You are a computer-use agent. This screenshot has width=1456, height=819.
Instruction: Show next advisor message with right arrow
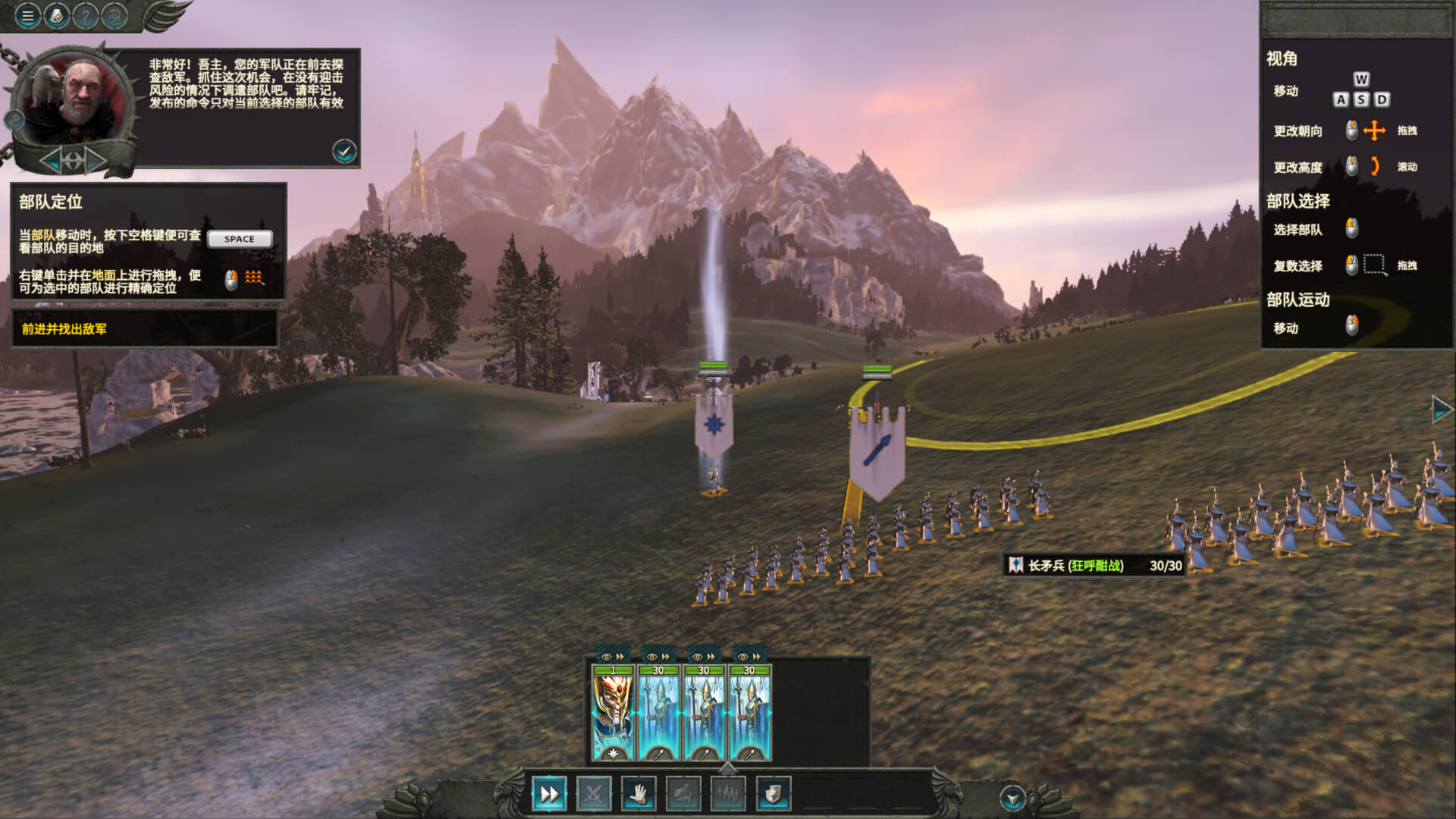(96, 160)
